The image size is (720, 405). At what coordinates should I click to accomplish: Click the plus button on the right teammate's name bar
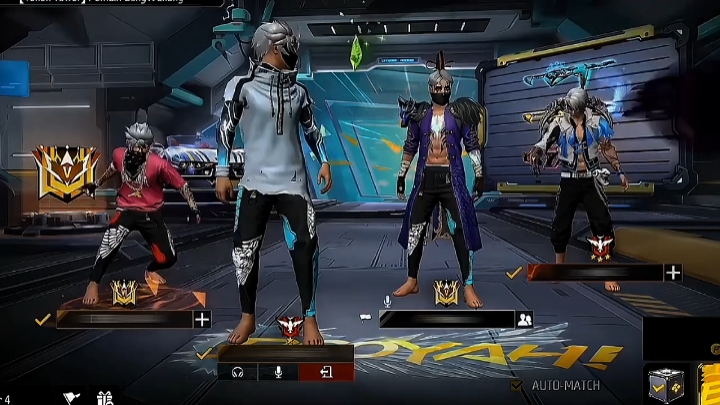click(673, 272)
